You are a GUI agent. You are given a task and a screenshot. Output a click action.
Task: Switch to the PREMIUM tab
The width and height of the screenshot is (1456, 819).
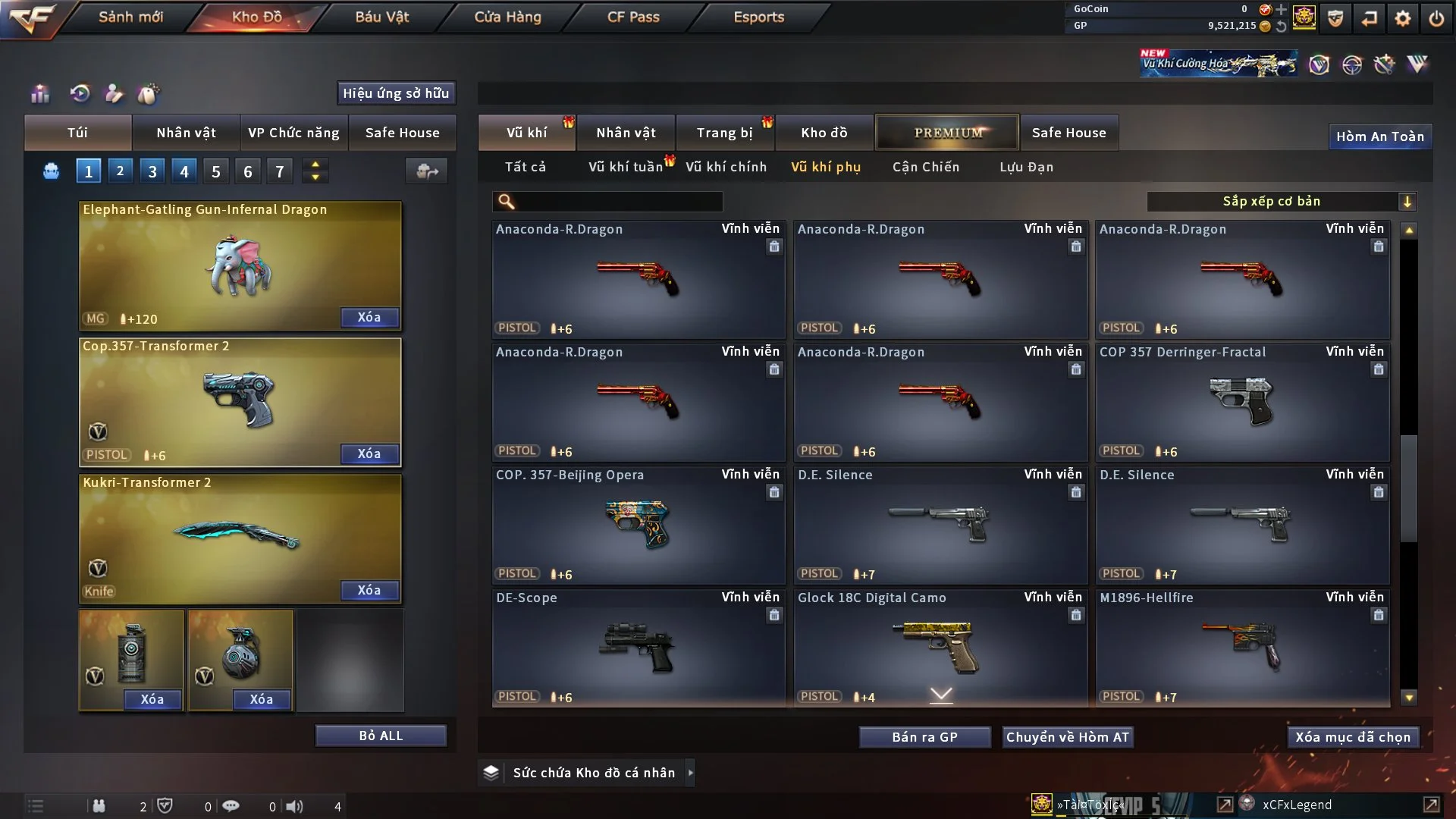(x=947, y=133)
